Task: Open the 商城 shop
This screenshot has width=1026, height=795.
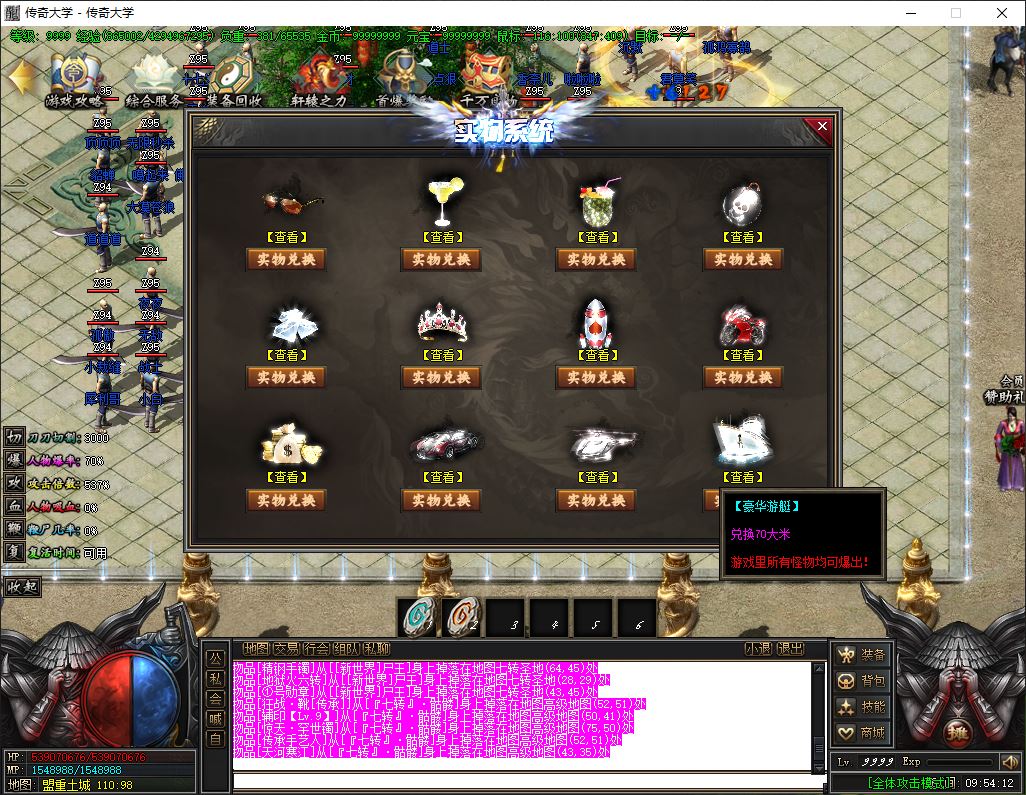Action: pos(862,733)
